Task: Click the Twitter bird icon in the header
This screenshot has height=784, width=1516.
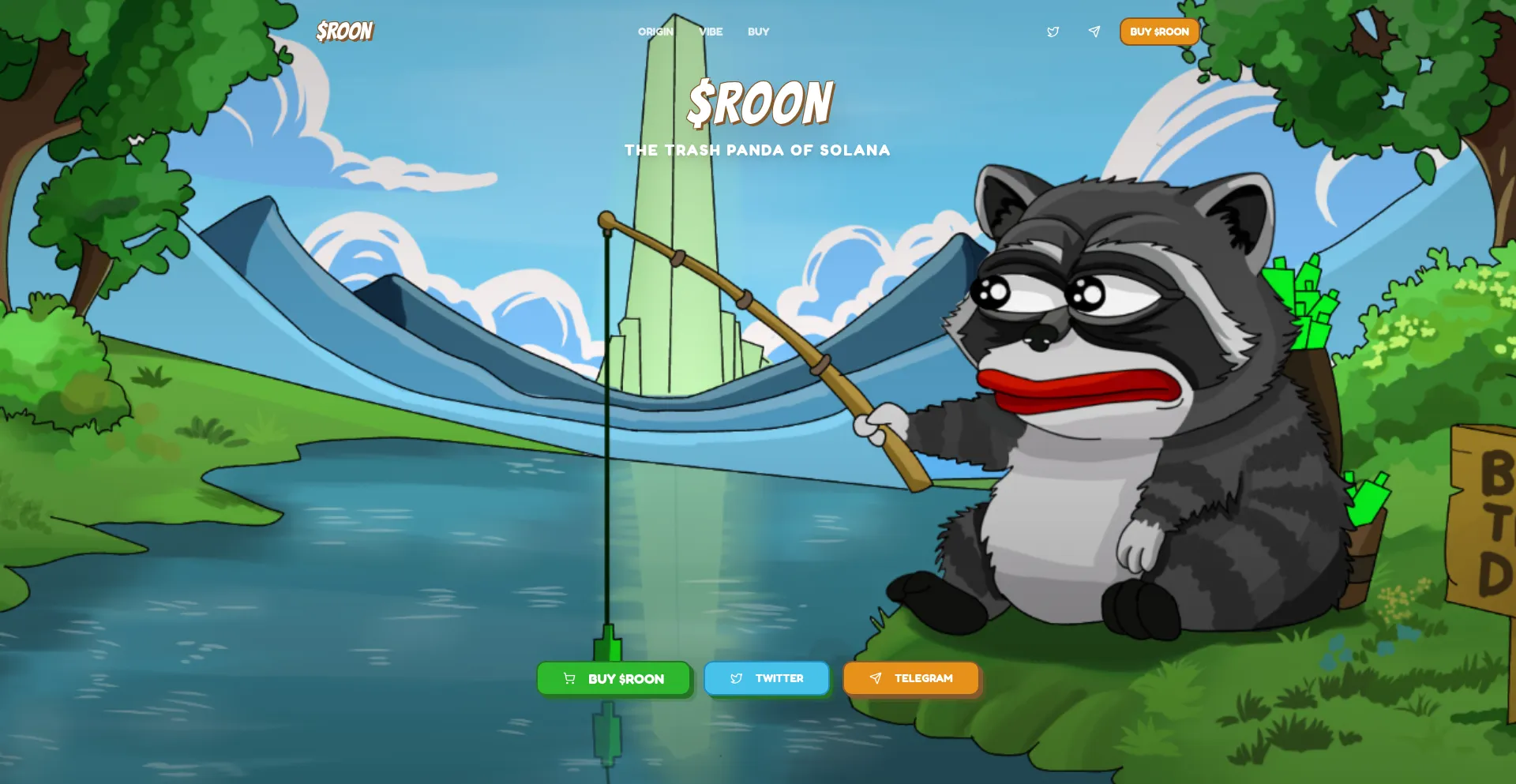Action: [1053, 32]
